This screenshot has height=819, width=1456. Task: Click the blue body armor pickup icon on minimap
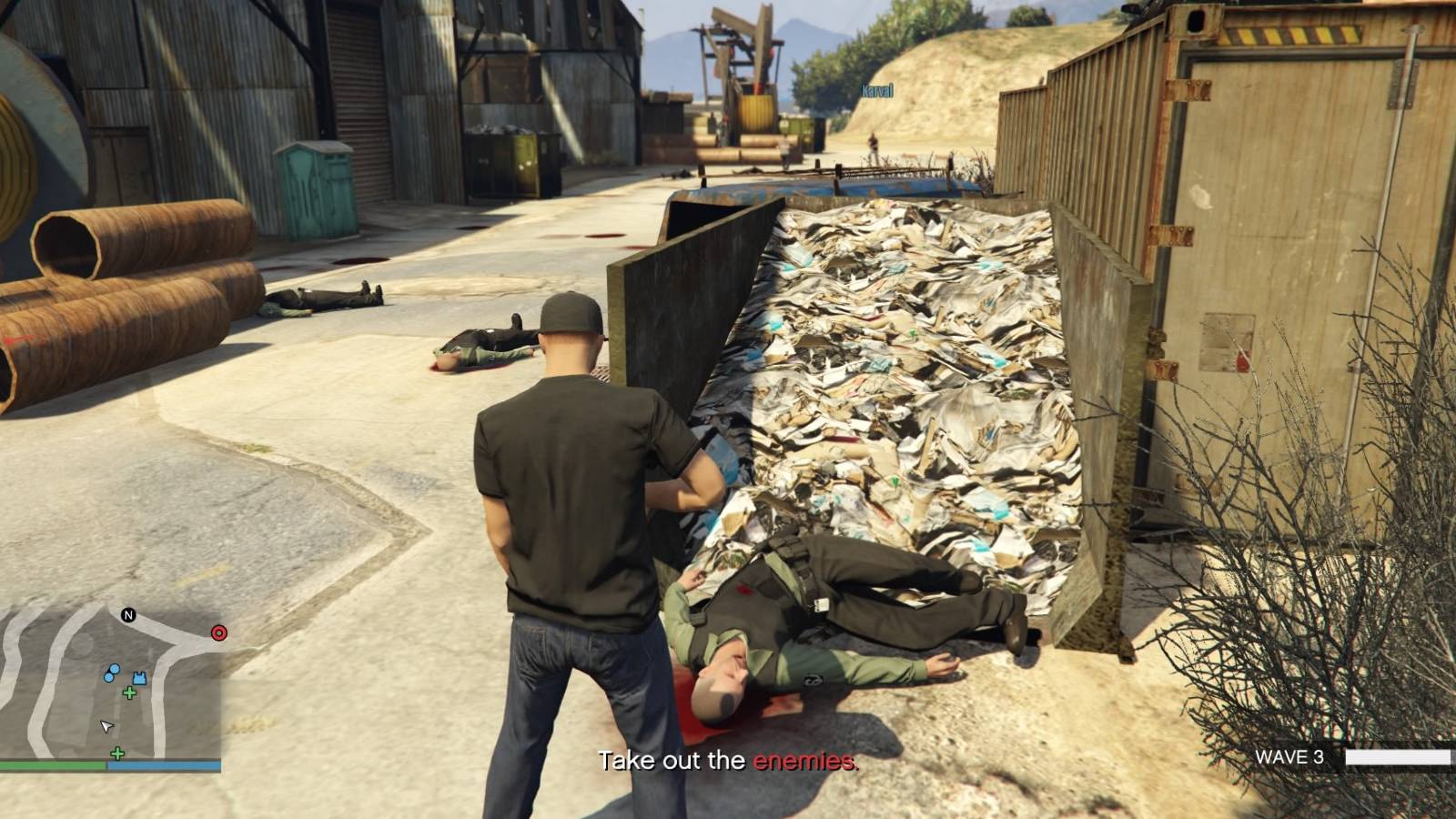pos(140,677)
